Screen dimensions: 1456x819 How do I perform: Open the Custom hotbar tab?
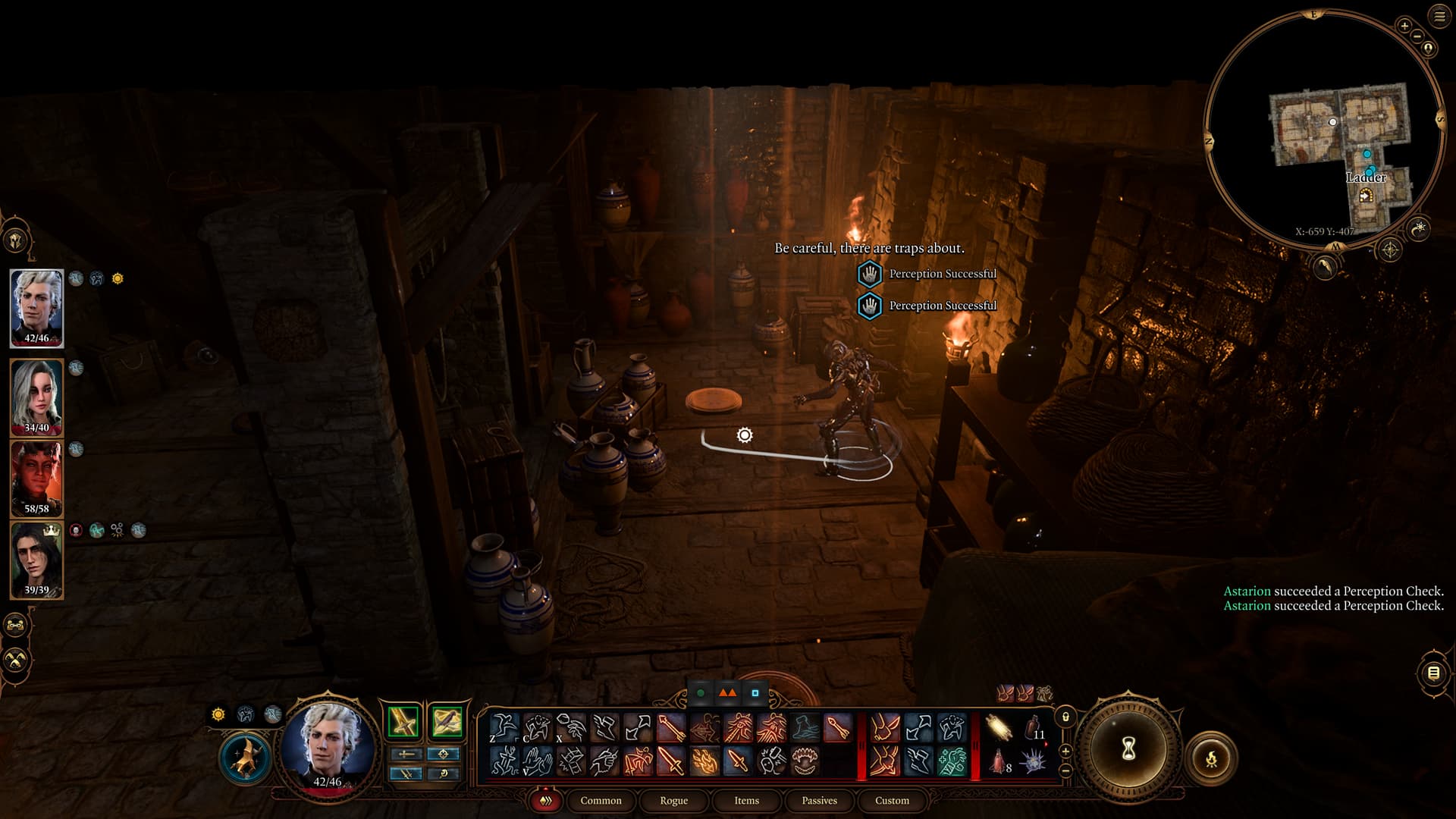(892, 801)
